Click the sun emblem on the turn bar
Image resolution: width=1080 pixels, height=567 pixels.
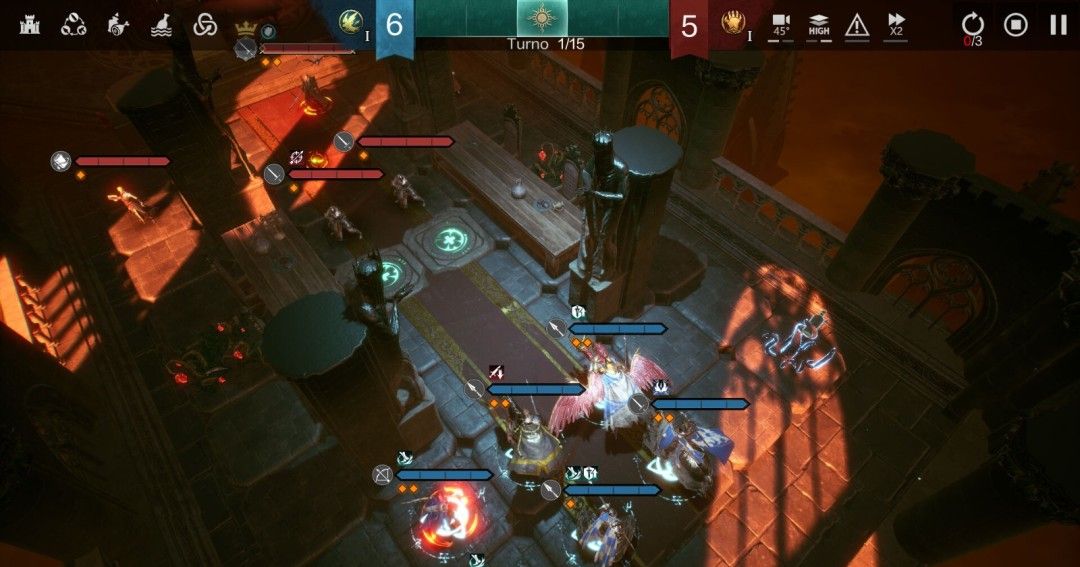(x=541, y=18)
